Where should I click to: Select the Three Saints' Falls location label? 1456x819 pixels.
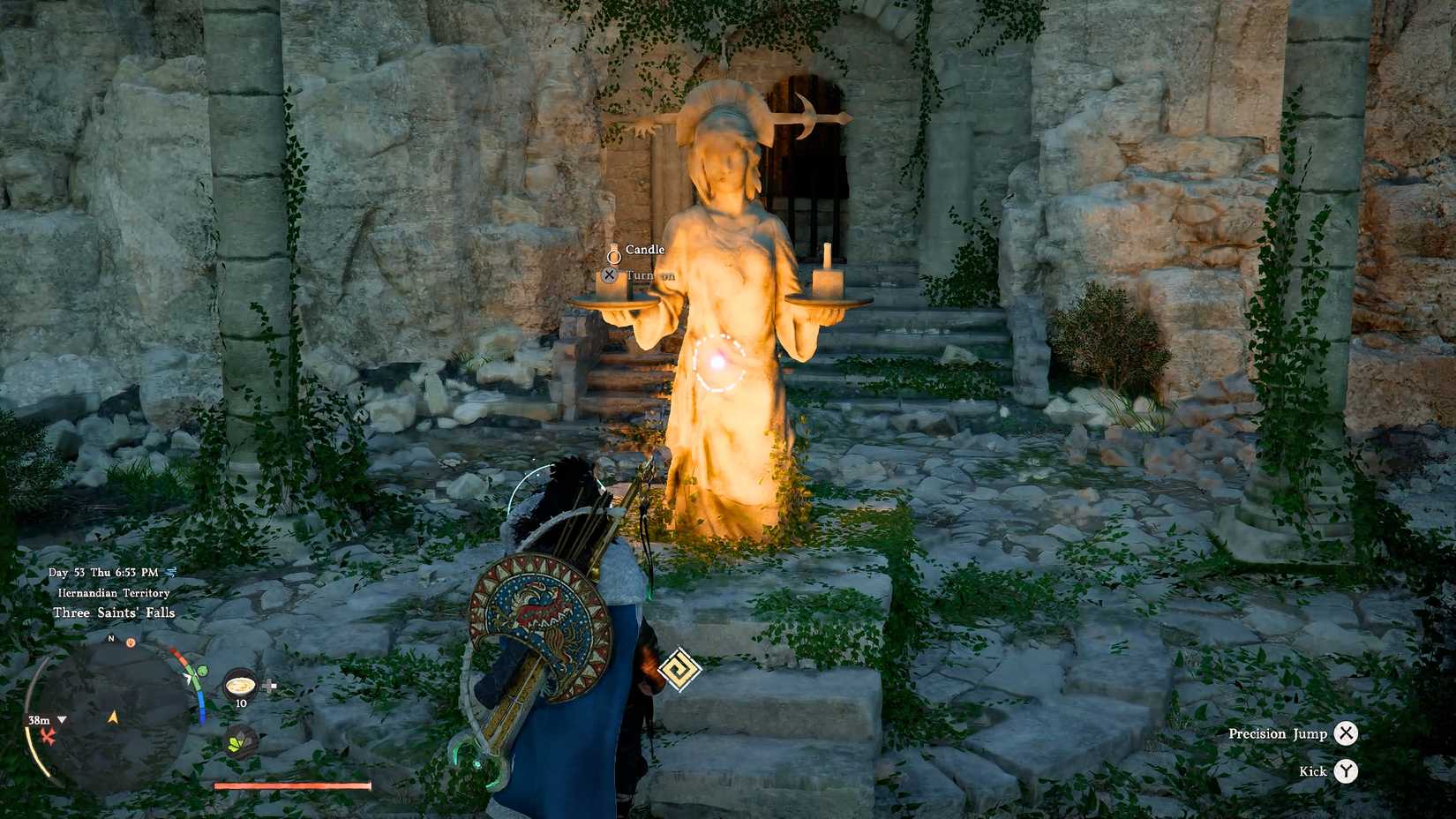115,612
